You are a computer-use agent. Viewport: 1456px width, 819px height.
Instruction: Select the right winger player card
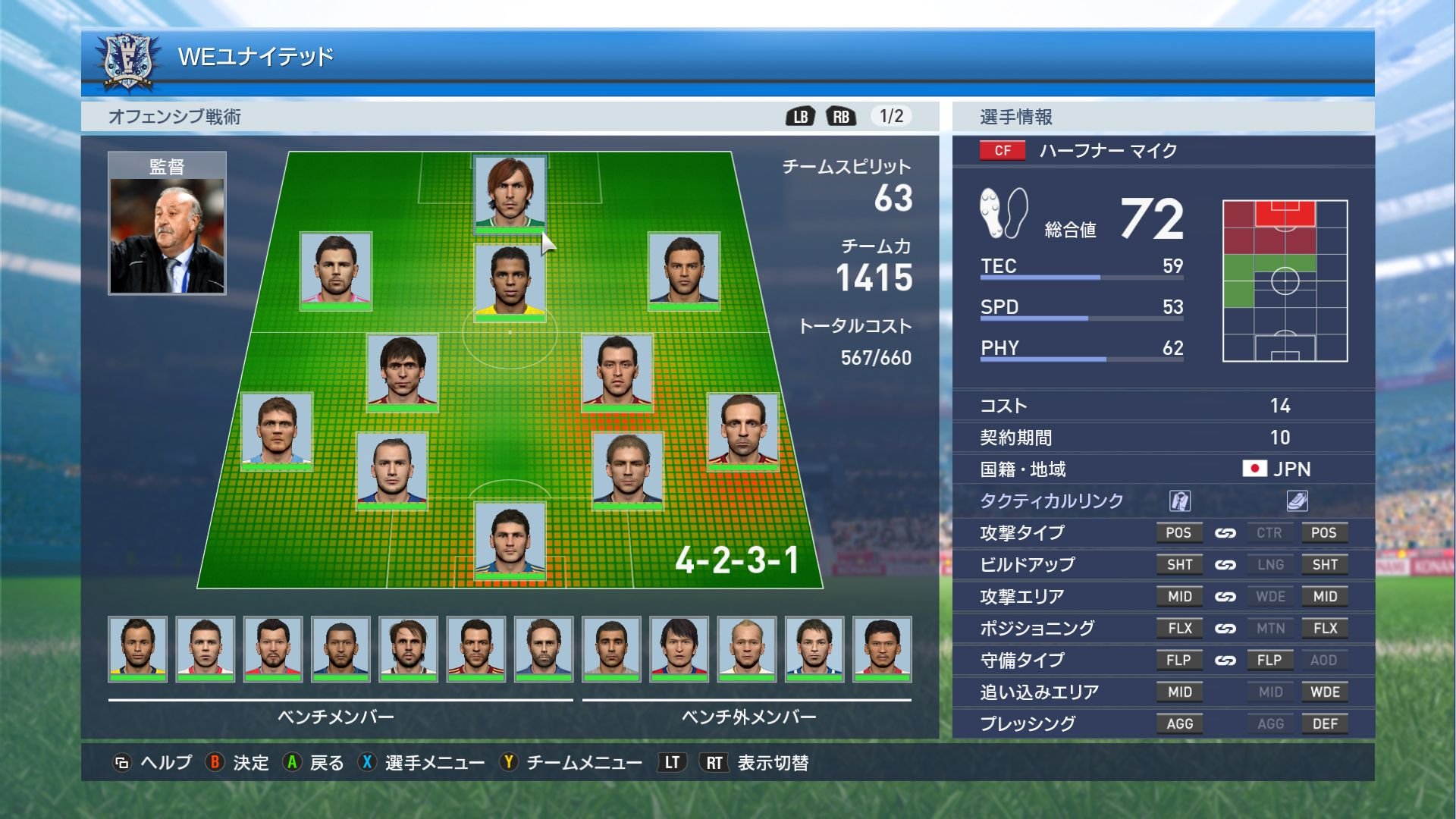(683, 269)
